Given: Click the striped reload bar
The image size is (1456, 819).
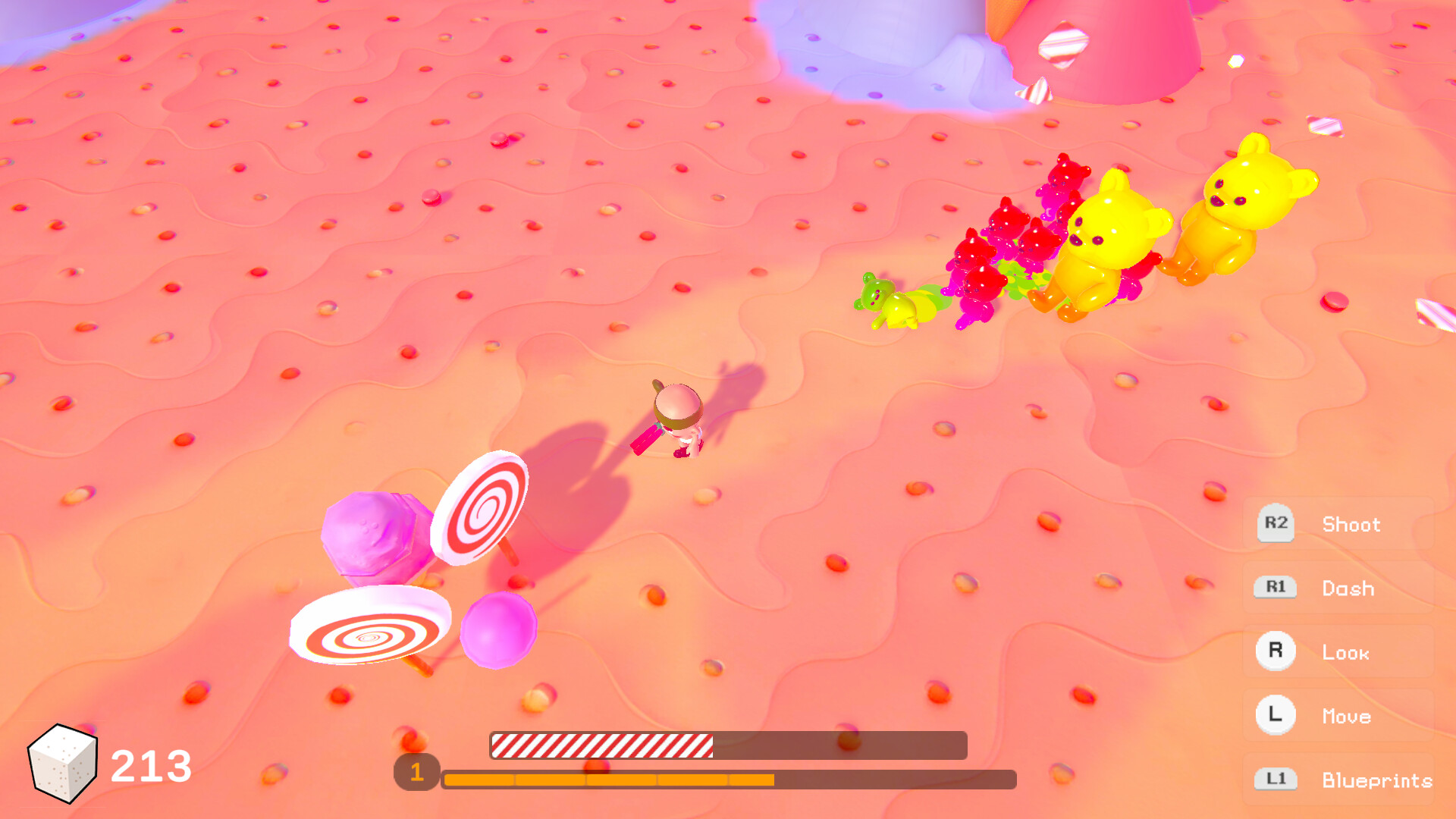Looking at the screenshot, I should pyautogui.click(x=603, y=746).
